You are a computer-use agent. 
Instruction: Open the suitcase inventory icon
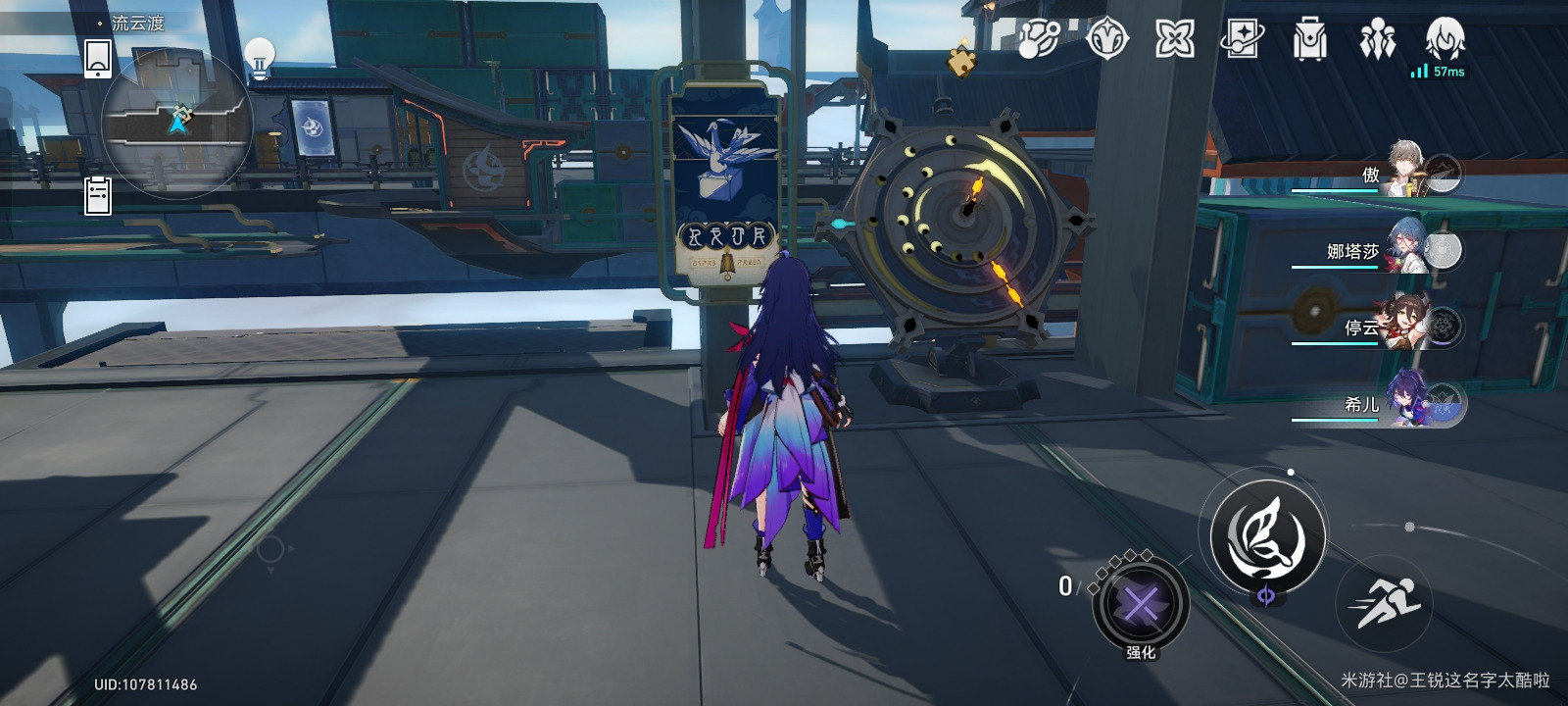point(1309,40)
